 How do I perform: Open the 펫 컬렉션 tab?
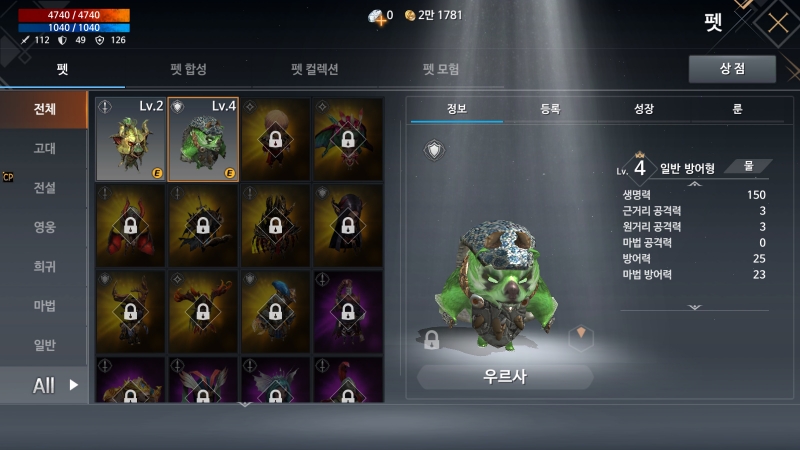(x=315, y=69)
